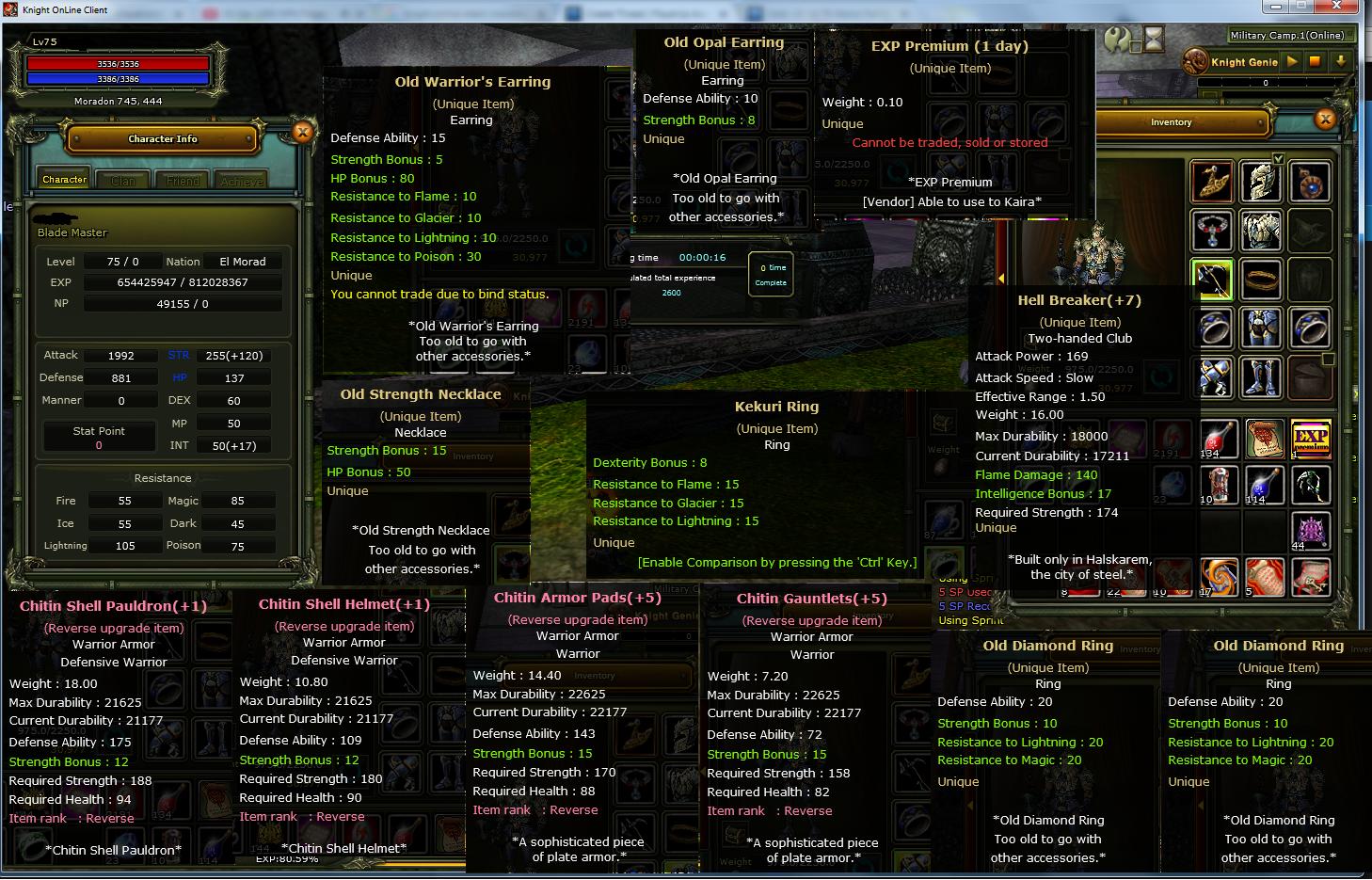1372x880 pixels.
Task: Click the Knight Genie spiral emblem icon
Action: pyautogui.click(x=1195, y=62)
